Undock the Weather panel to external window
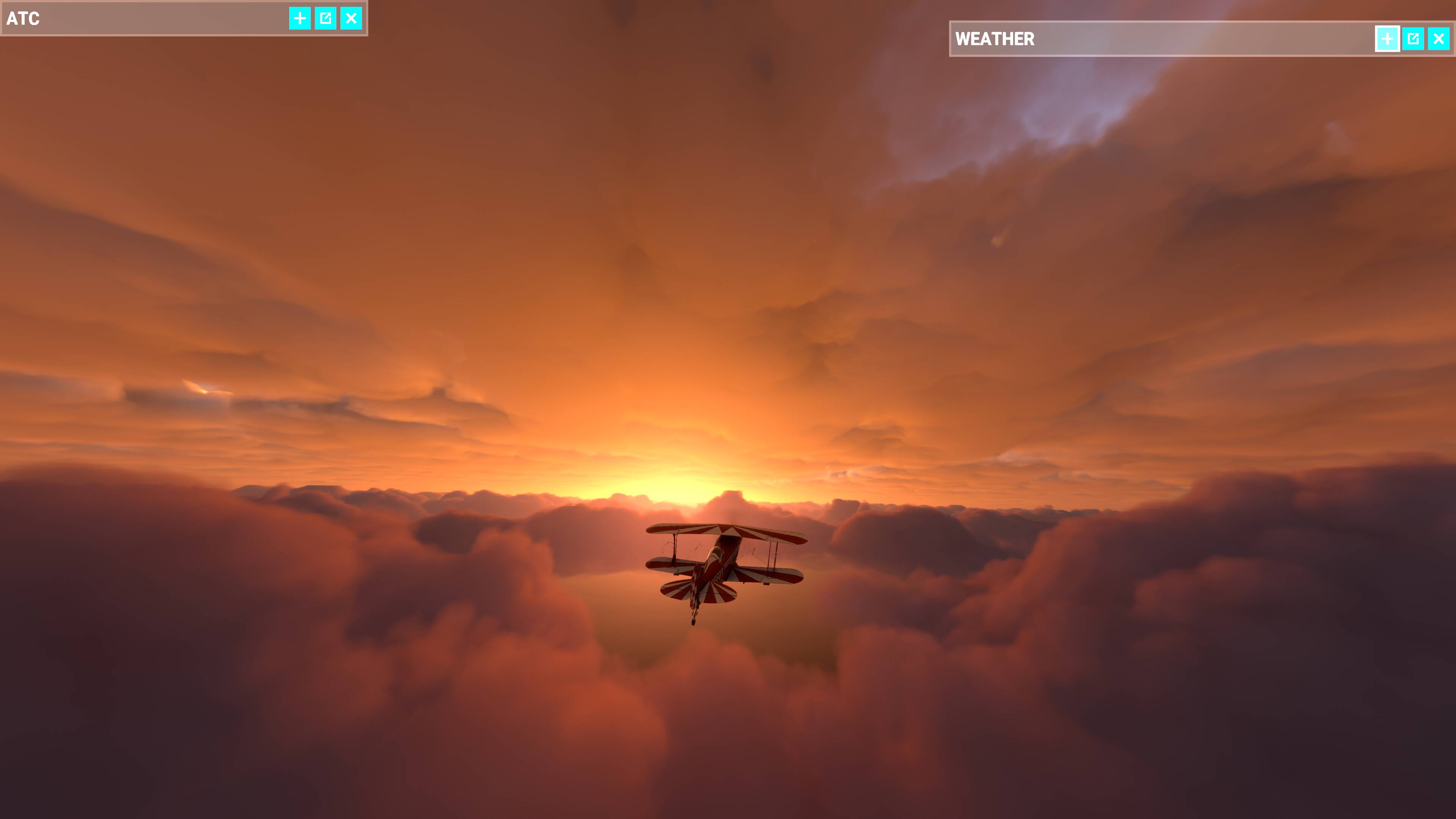The width and height of the screenshot is (1456, 819). coord(1414,39)
